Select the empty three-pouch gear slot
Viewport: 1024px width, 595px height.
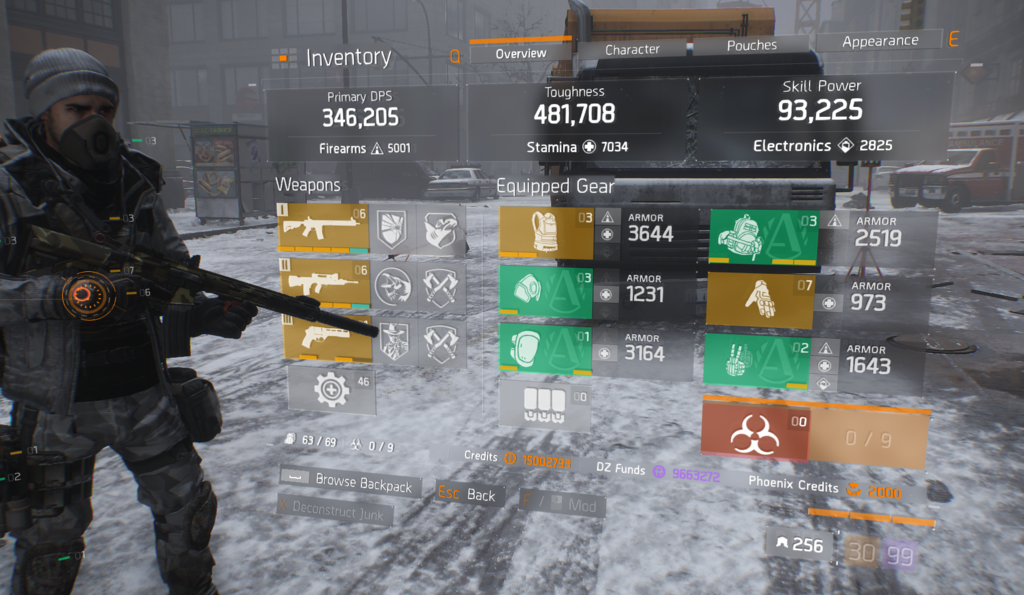[x=545, y=403]
